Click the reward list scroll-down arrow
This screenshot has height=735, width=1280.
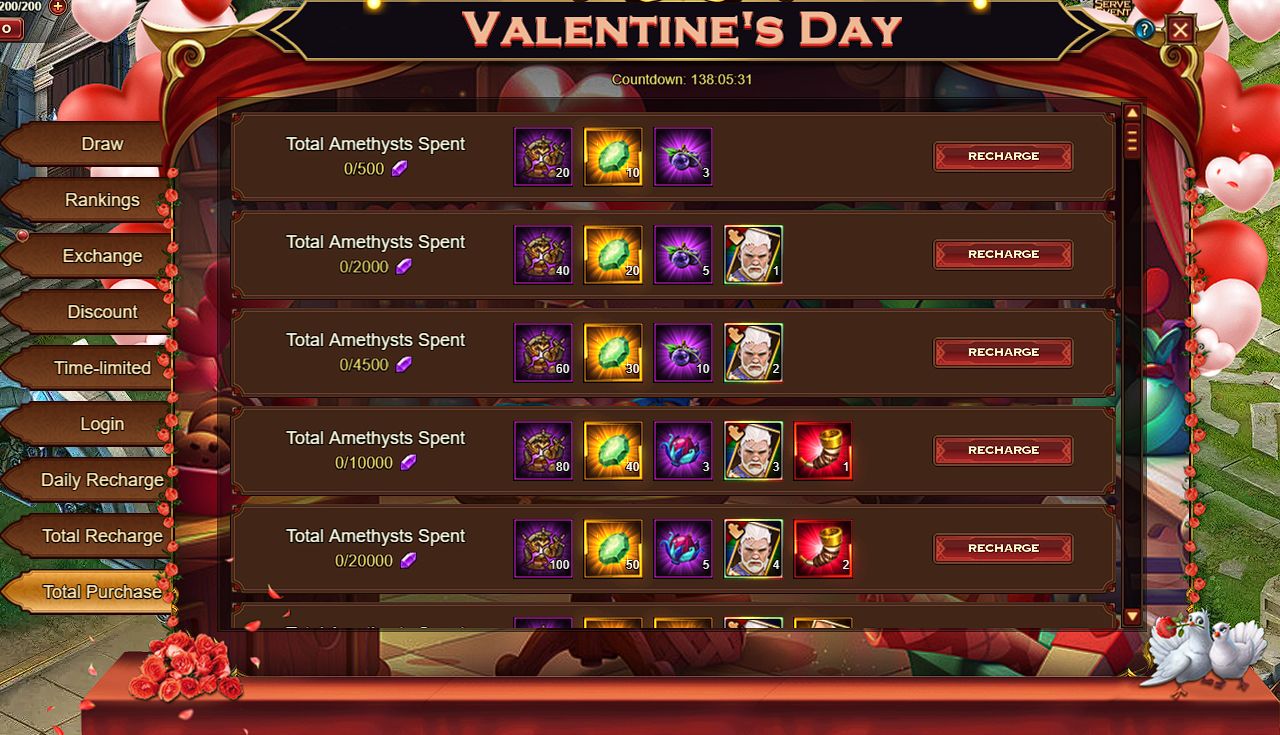pos(1132,617)
